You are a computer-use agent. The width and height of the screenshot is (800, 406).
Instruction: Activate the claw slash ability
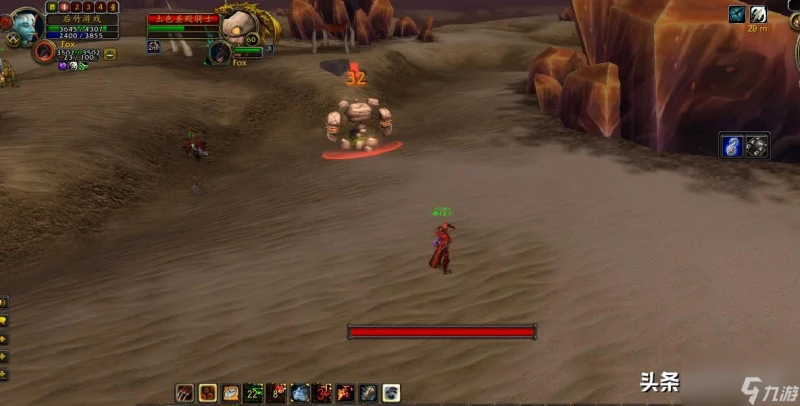coord(185,393)
